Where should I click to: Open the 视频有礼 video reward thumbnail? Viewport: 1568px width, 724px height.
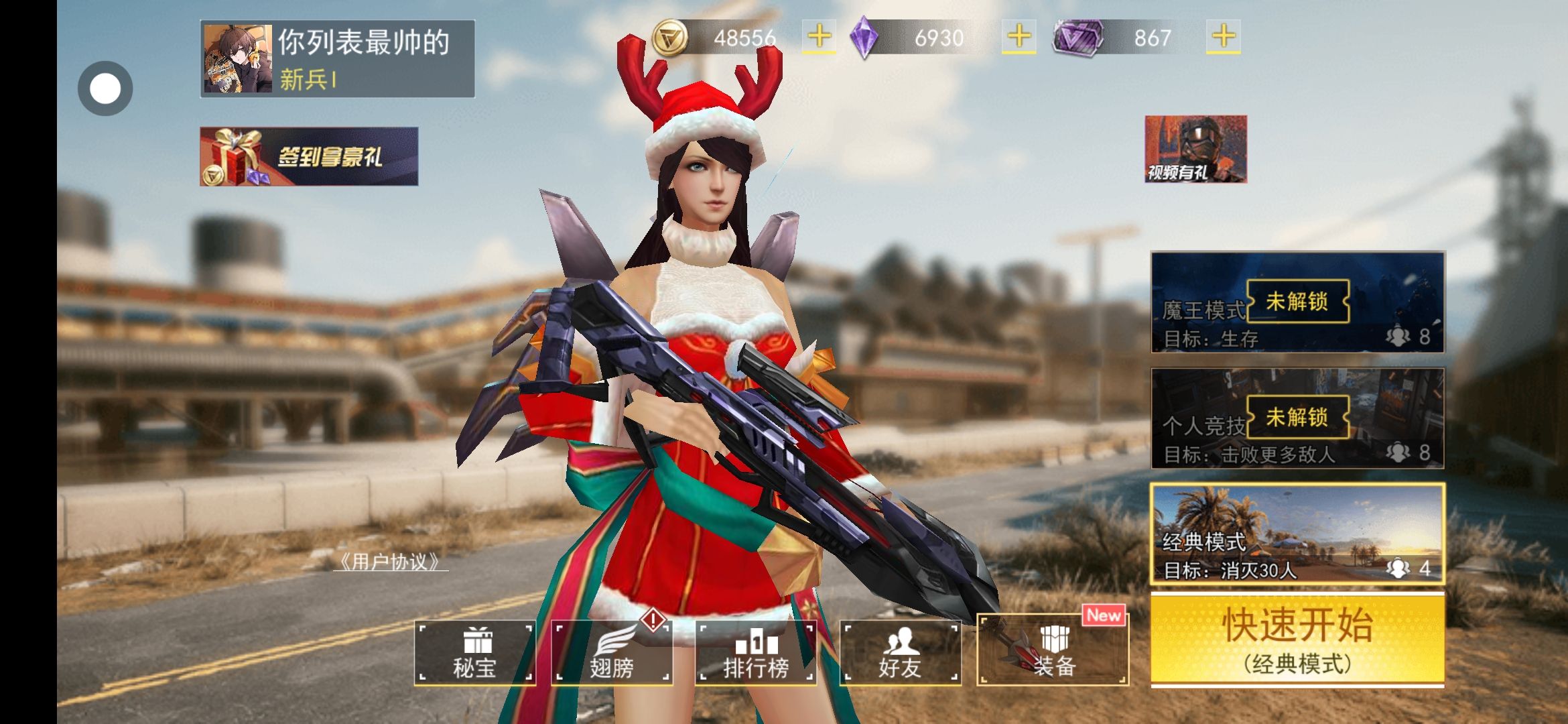(x=1195, y=149)
